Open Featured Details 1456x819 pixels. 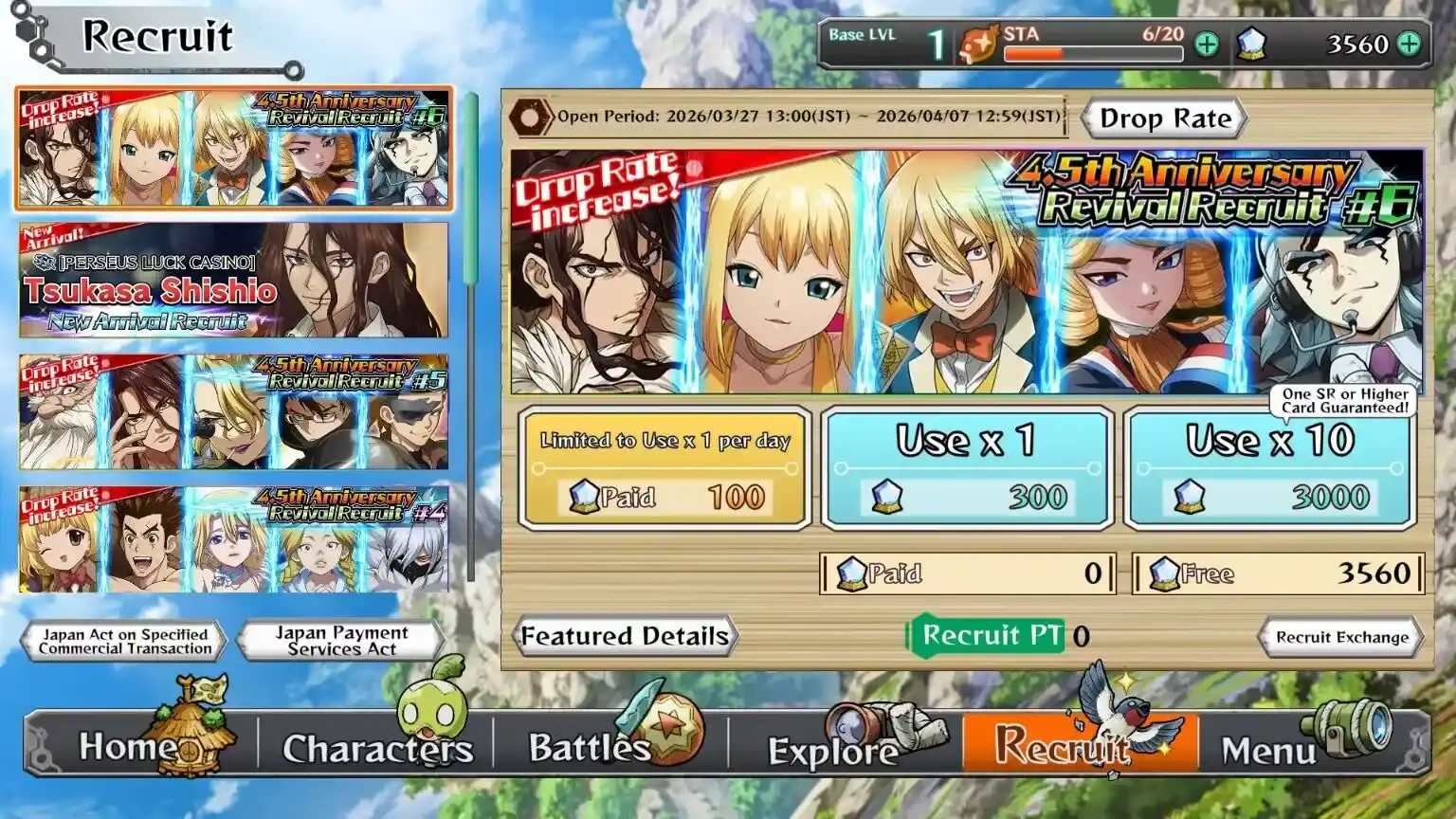(x=625, y=636)
